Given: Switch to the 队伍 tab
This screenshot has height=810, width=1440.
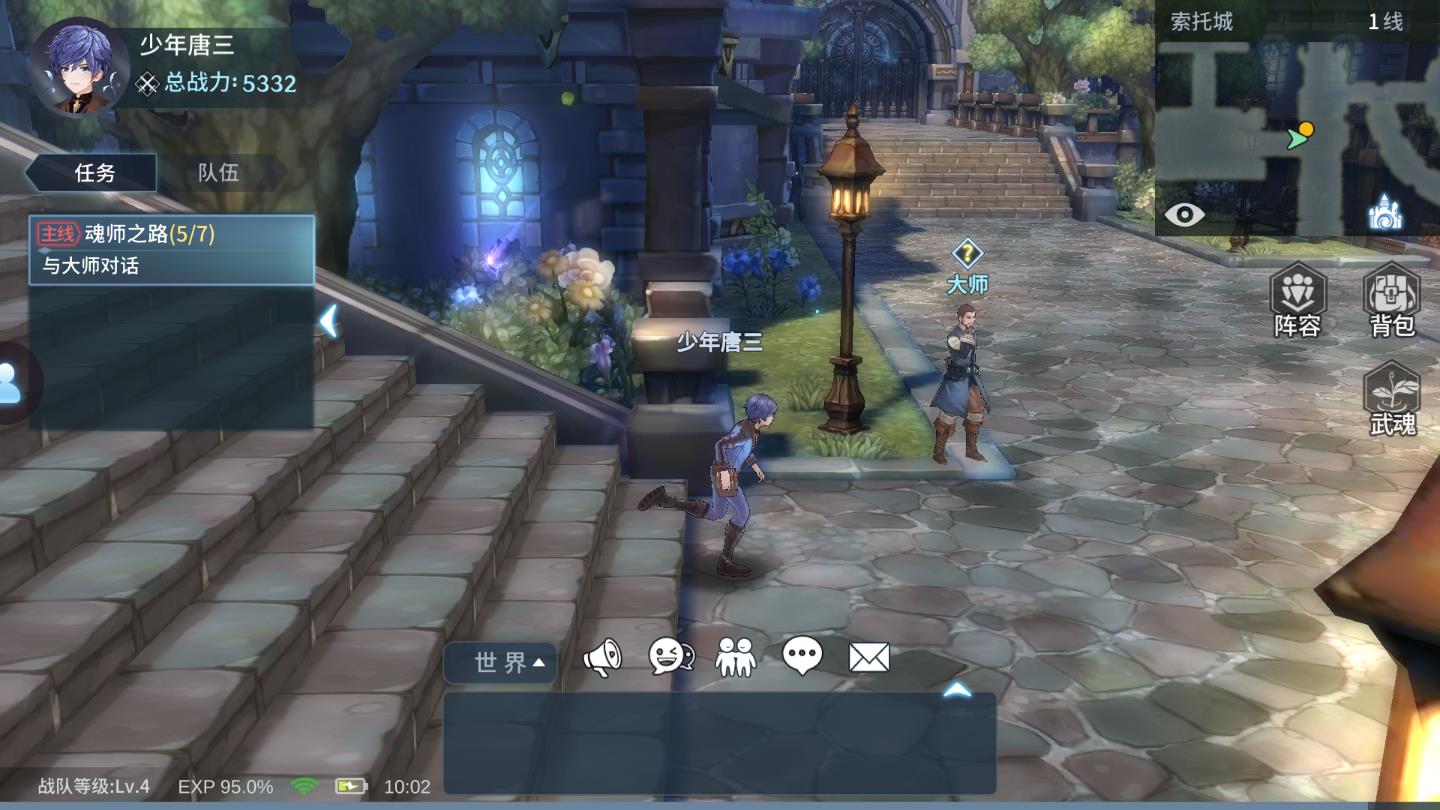Looking at the screenshot, I should tap(218, 173).
